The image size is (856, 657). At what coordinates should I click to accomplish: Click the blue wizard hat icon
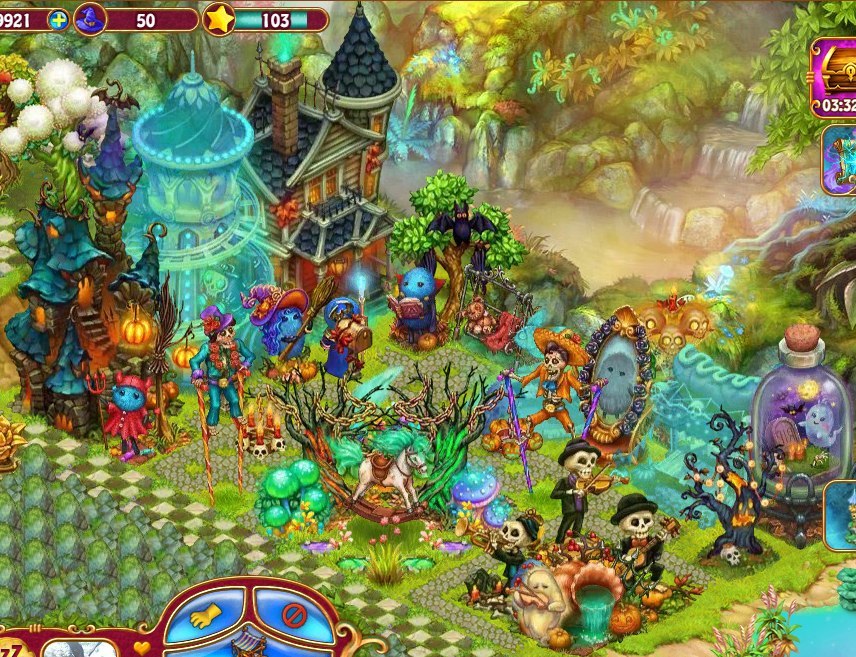[x=90, y=18]
